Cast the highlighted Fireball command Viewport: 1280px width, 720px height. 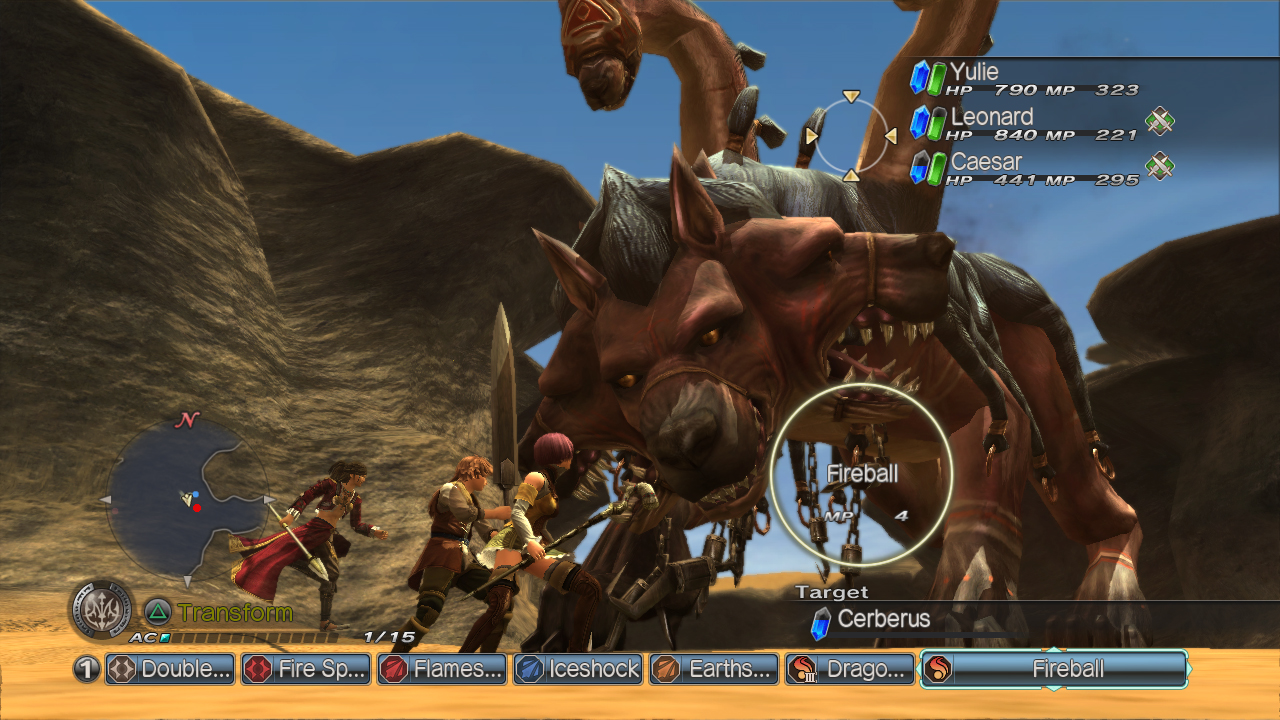coord(1054,669)
